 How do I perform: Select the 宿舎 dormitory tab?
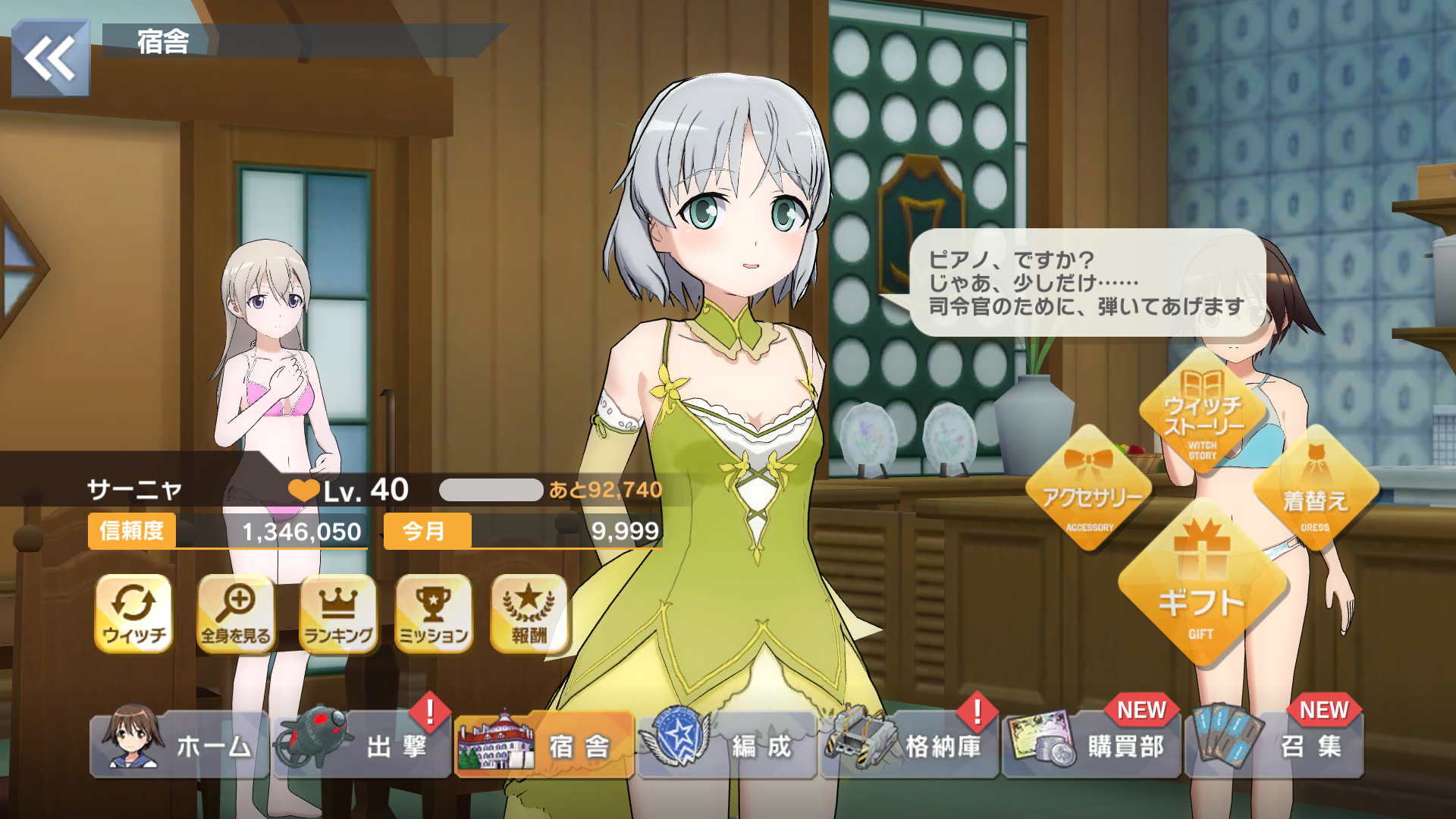(544, 745)
